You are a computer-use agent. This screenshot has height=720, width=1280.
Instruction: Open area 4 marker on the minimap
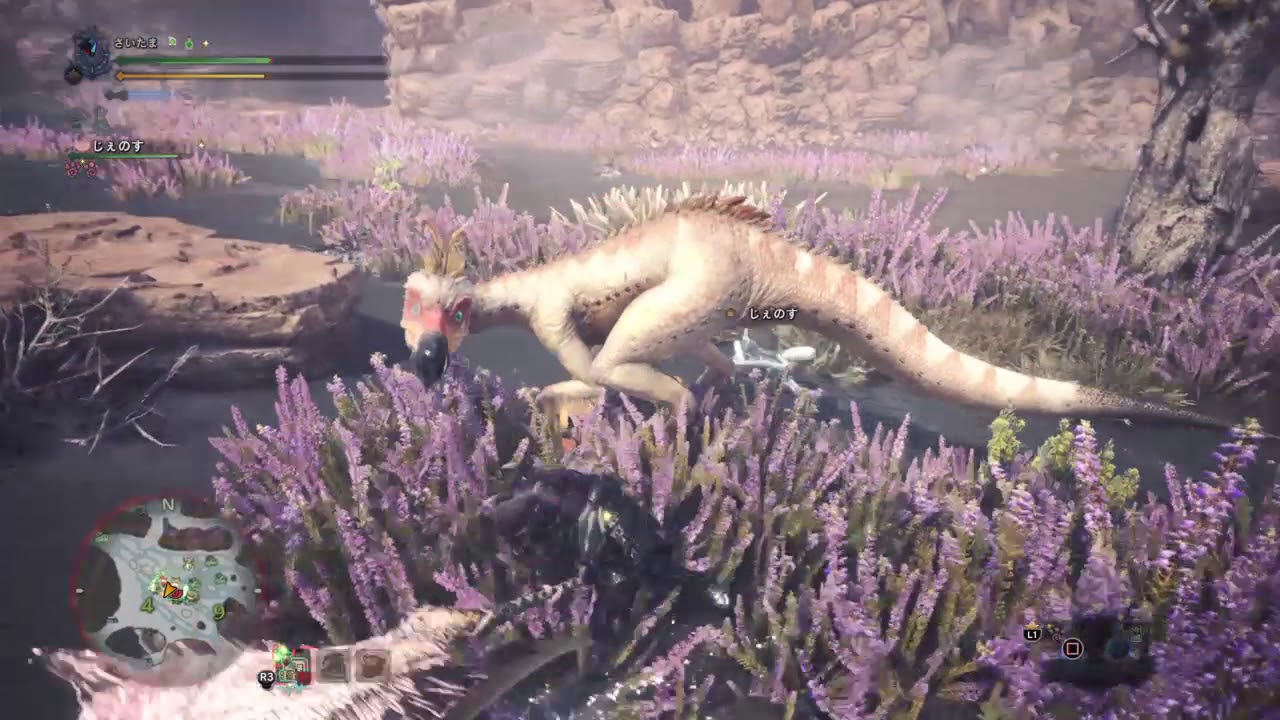click(145, 605)
